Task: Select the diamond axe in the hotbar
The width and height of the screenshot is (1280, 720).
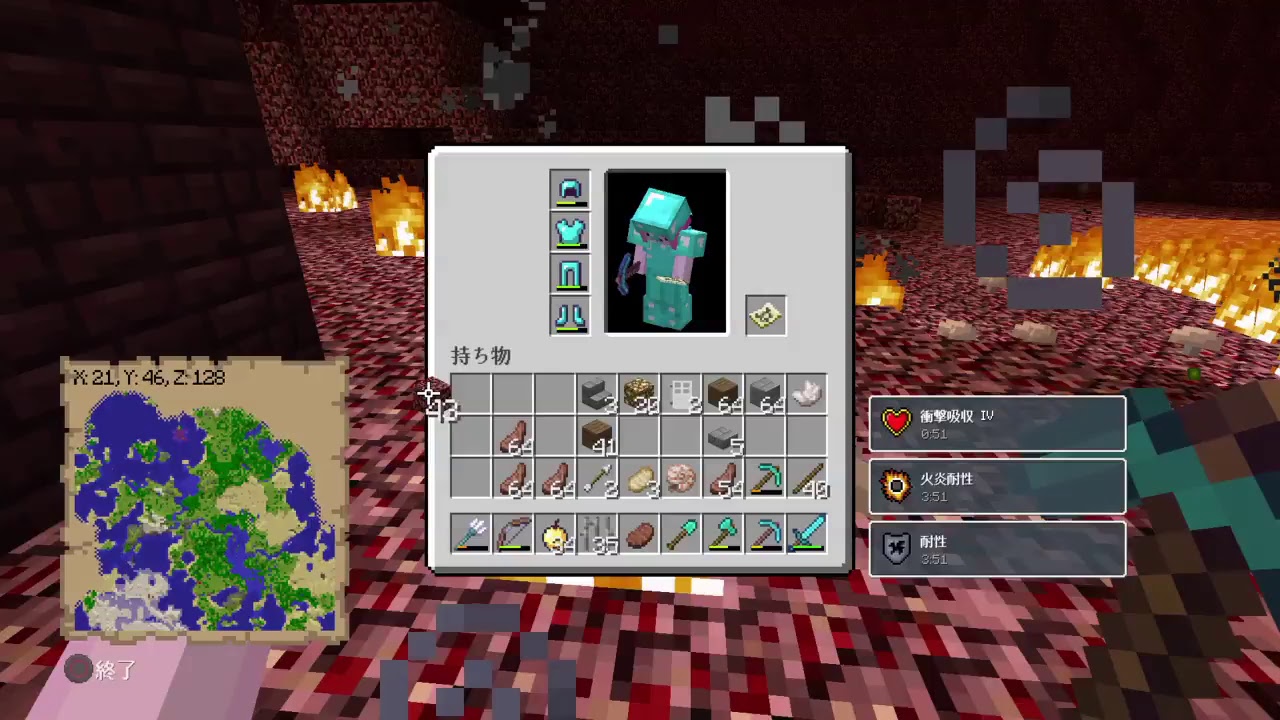Action: (x=723, y=533)
